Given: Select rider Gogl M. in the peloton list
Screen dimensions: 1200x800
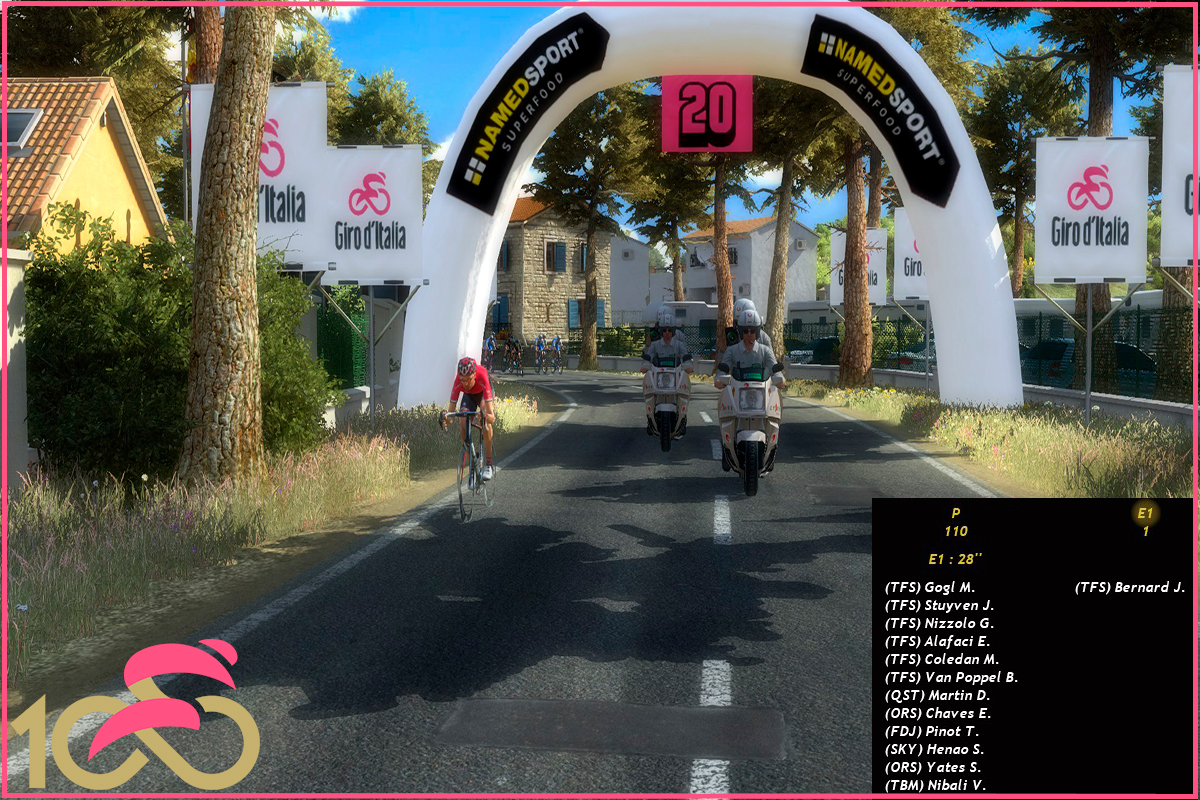Looking at the screenshot, I should pos(930,587).
